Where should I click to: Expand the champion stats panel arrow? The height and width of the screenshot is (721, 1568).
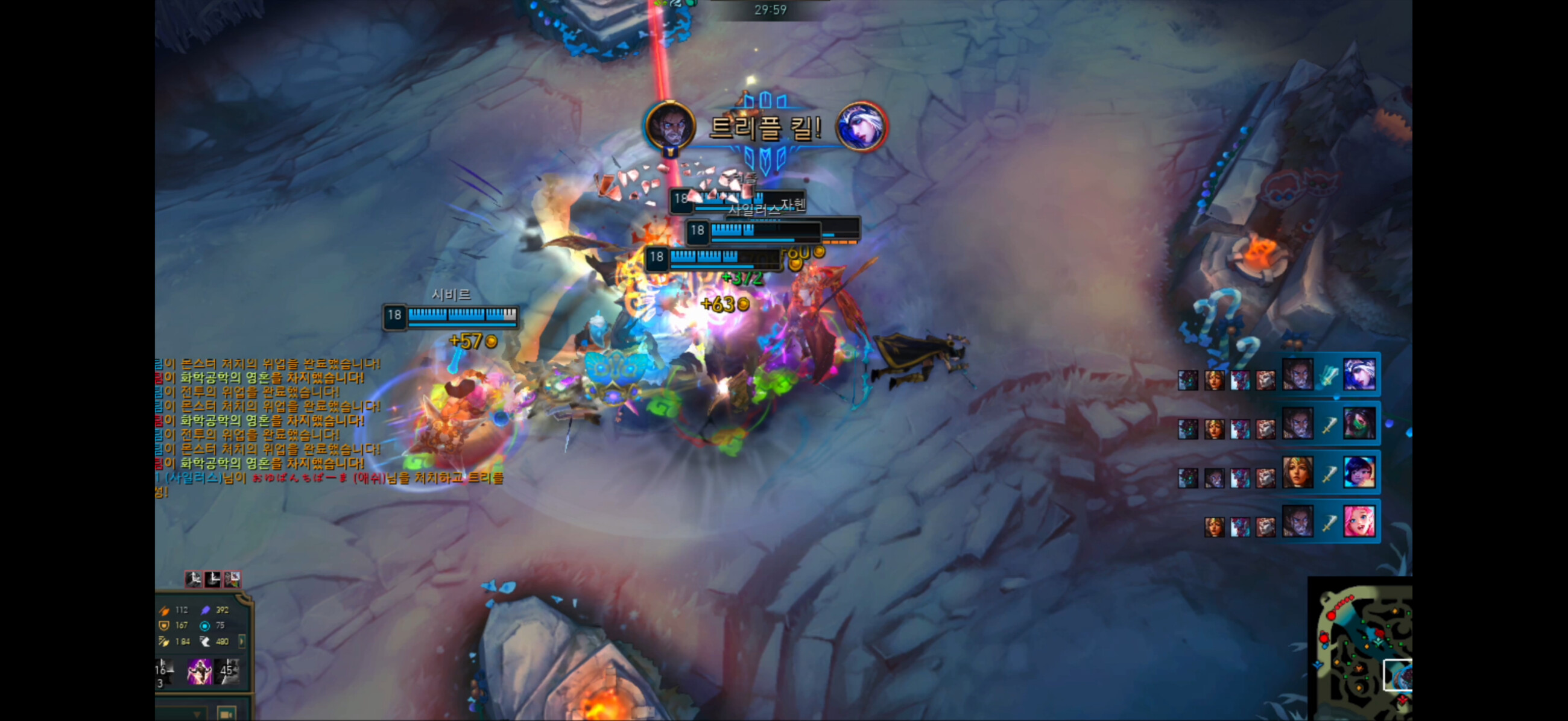point(242,641)
